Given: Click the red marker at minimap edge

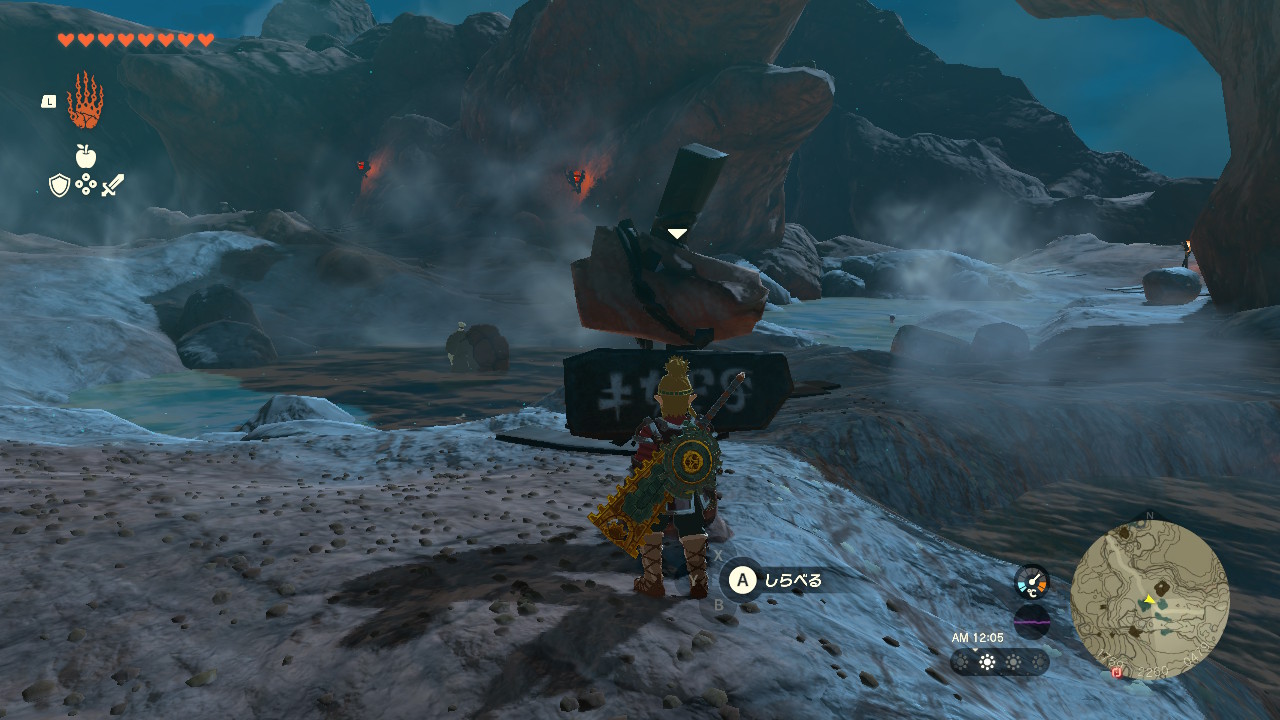Looking at the screenshot, I should [x=1117, y=673].
